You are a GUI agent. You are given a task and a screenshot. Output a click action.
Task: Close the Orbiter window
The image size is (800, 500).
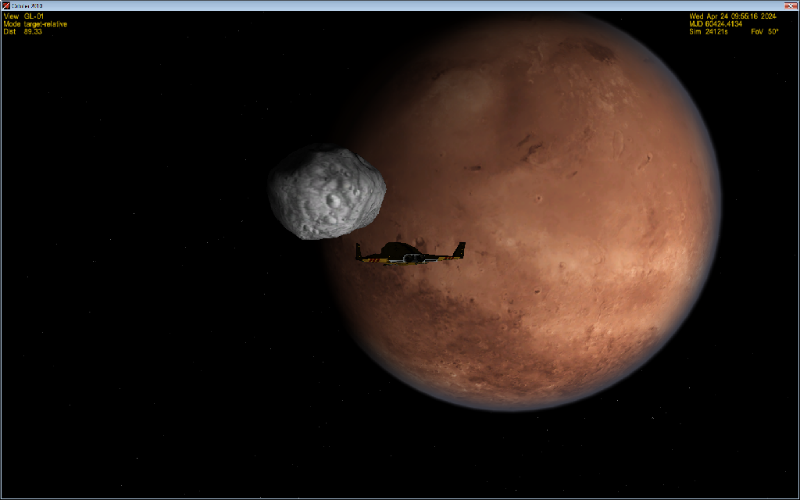(790, 6)
